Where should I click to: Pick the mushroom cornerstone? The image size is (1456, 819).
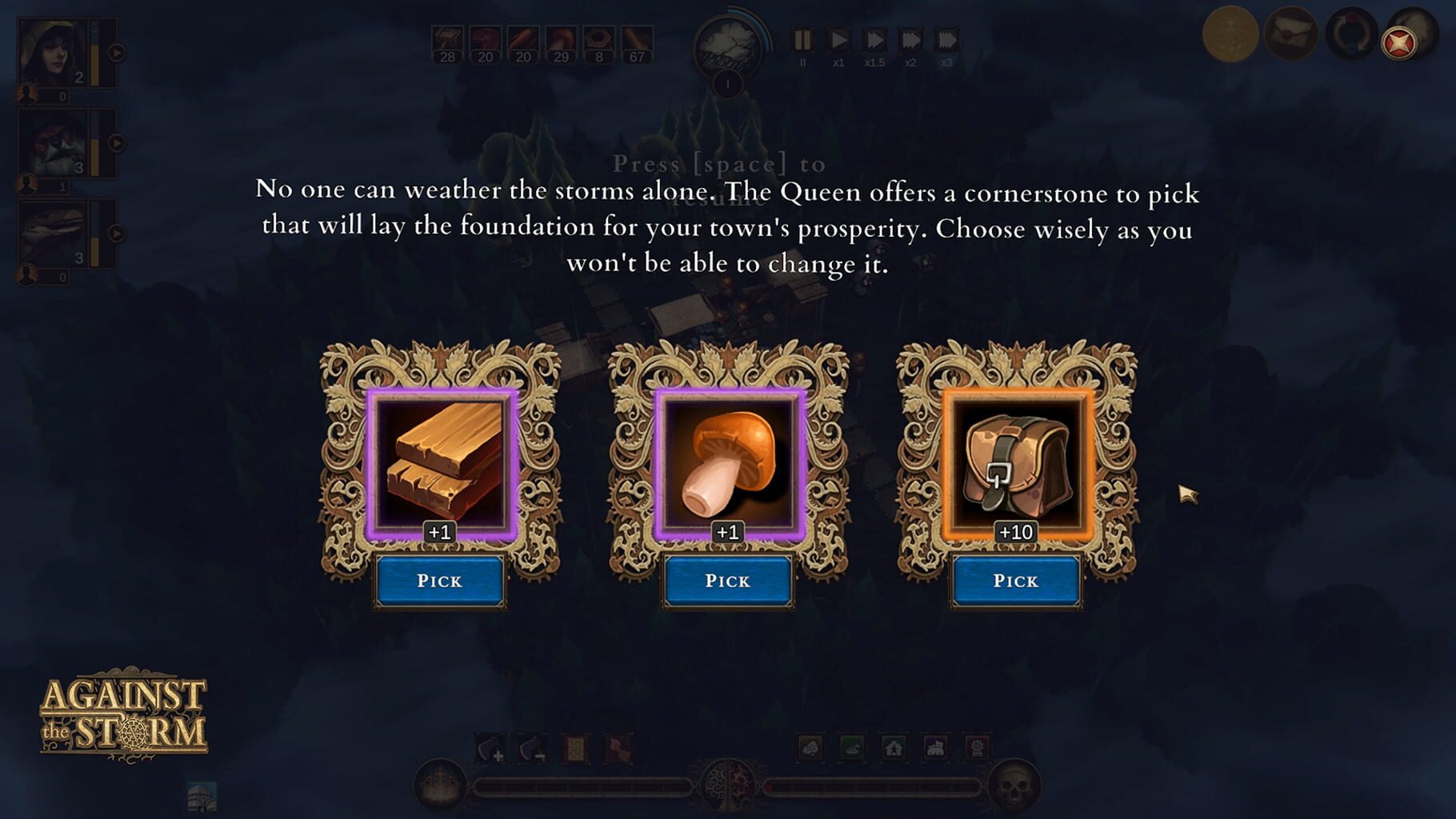pos(726,581)
